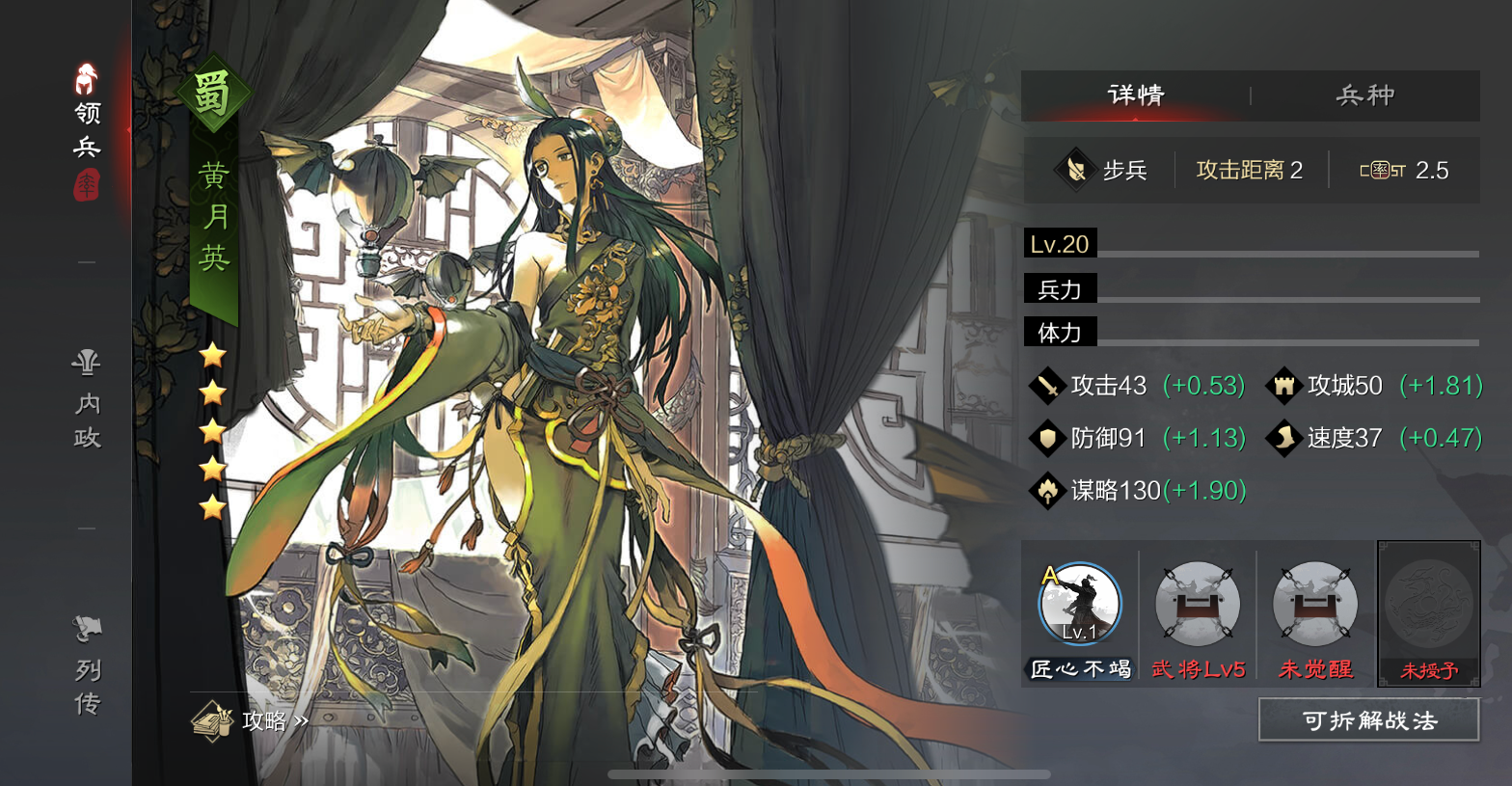Select the 领兵 command section
Image resolution: width=1512 pixels, height=786 pixels.
tap(87, 130)
